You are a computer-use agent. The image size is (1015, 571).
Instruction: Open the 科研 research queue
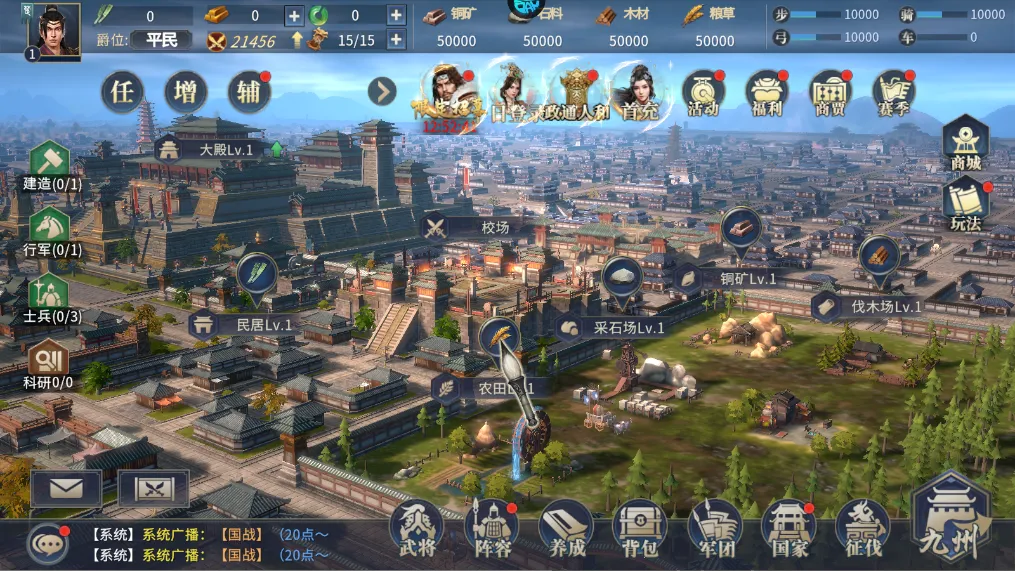tap(48, 364)
